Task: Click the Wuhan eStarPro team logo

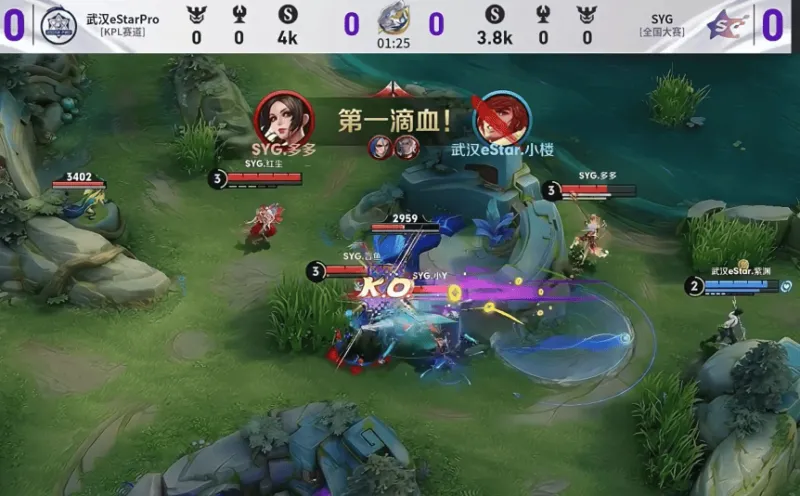Action: coord(59,26)
